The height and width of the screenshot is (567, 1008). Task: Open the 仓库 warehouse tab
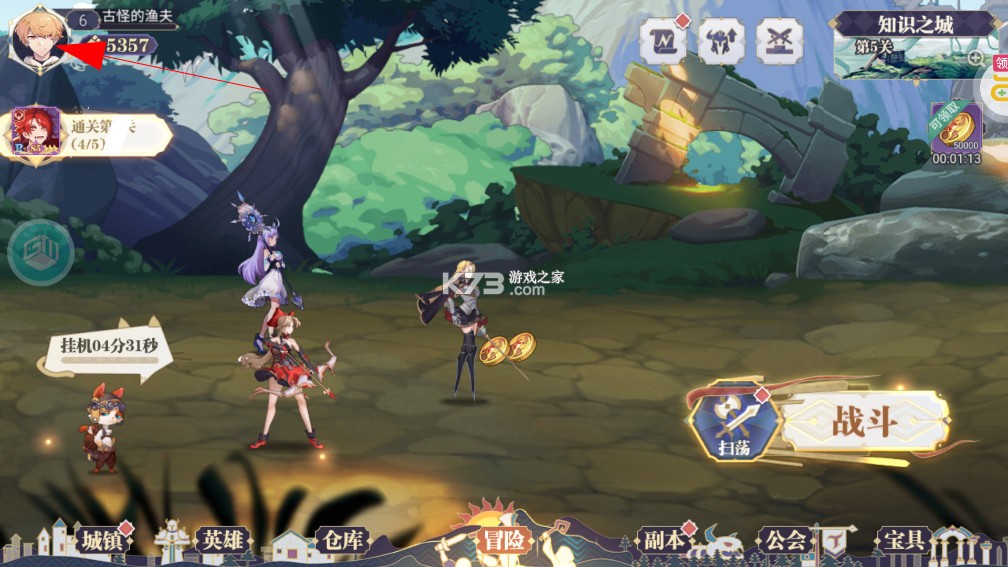coord(340,541)
